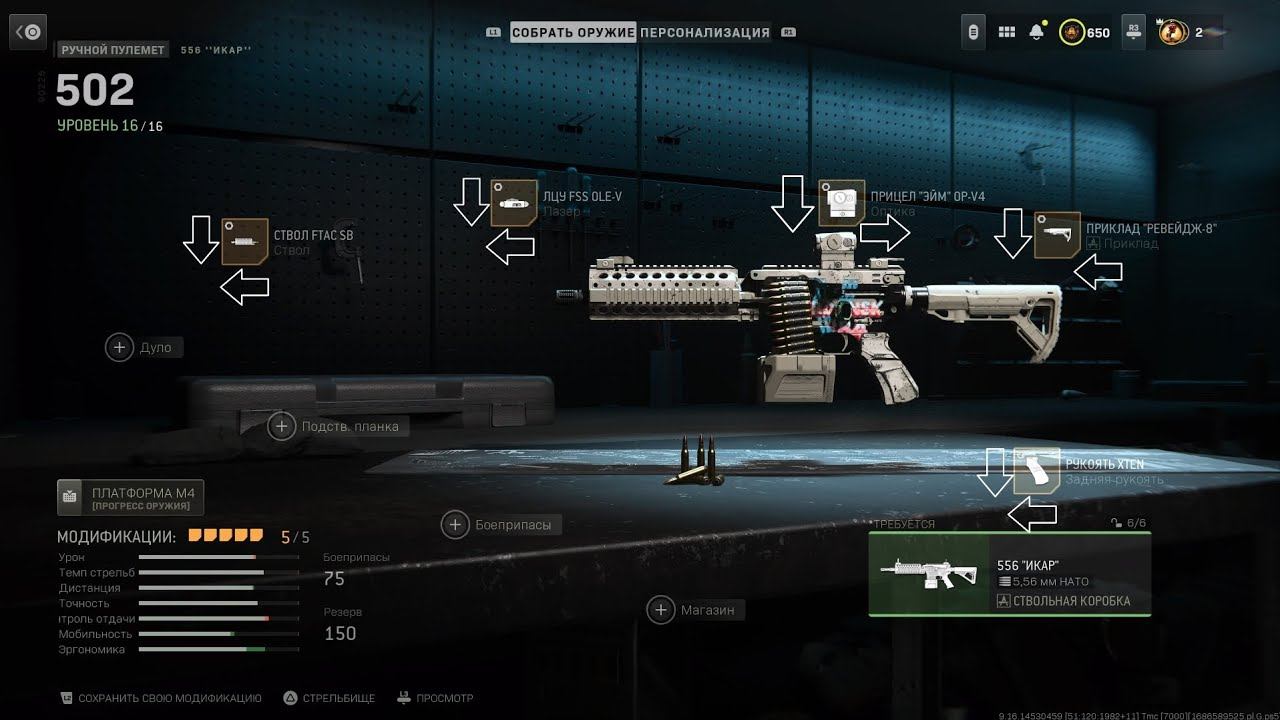Open the Персонализация tab
Viewport: 1280px width, 720px height.
pyautogui.click(x=705, y=32)
